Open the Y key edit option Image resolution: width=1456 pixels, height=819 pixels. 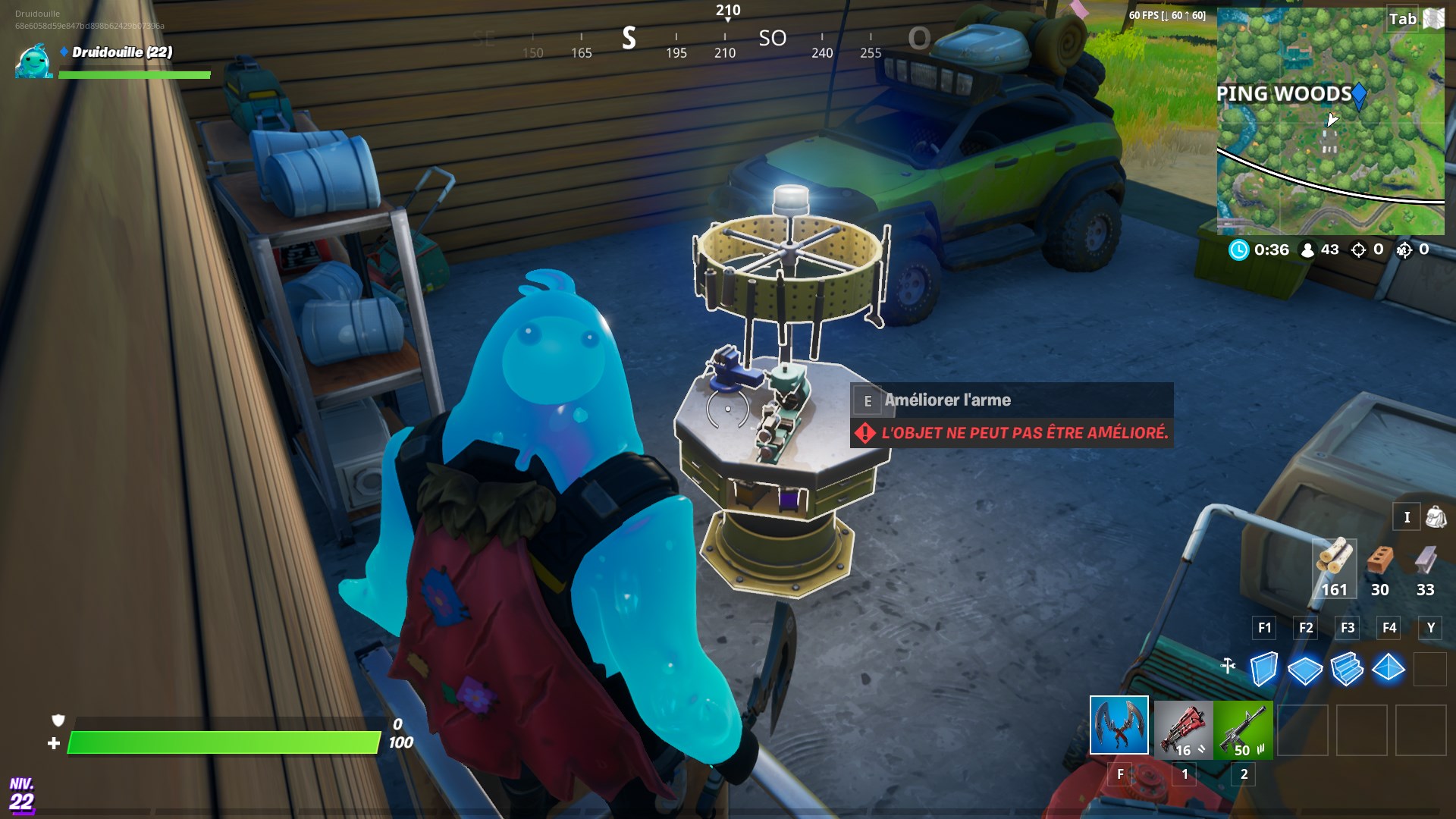click(x=1429, y=628)
